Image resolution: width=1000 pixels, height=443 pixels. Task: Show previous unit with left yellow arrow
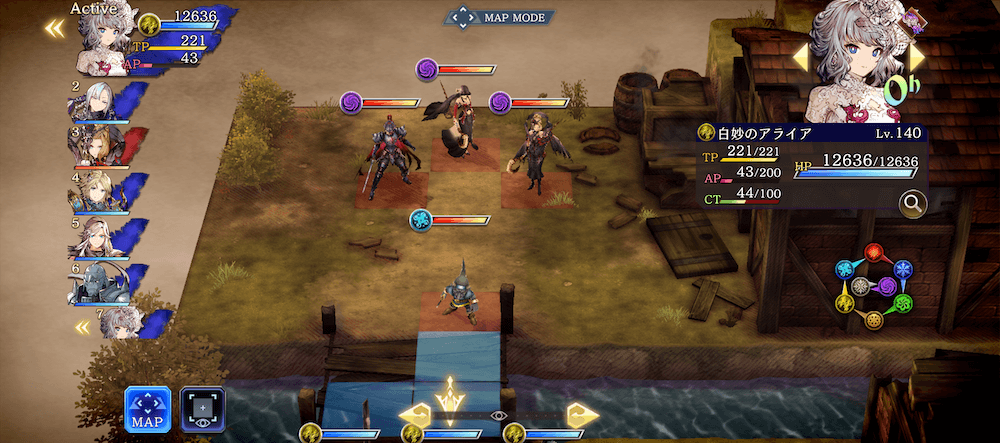[x=800, y=58]
